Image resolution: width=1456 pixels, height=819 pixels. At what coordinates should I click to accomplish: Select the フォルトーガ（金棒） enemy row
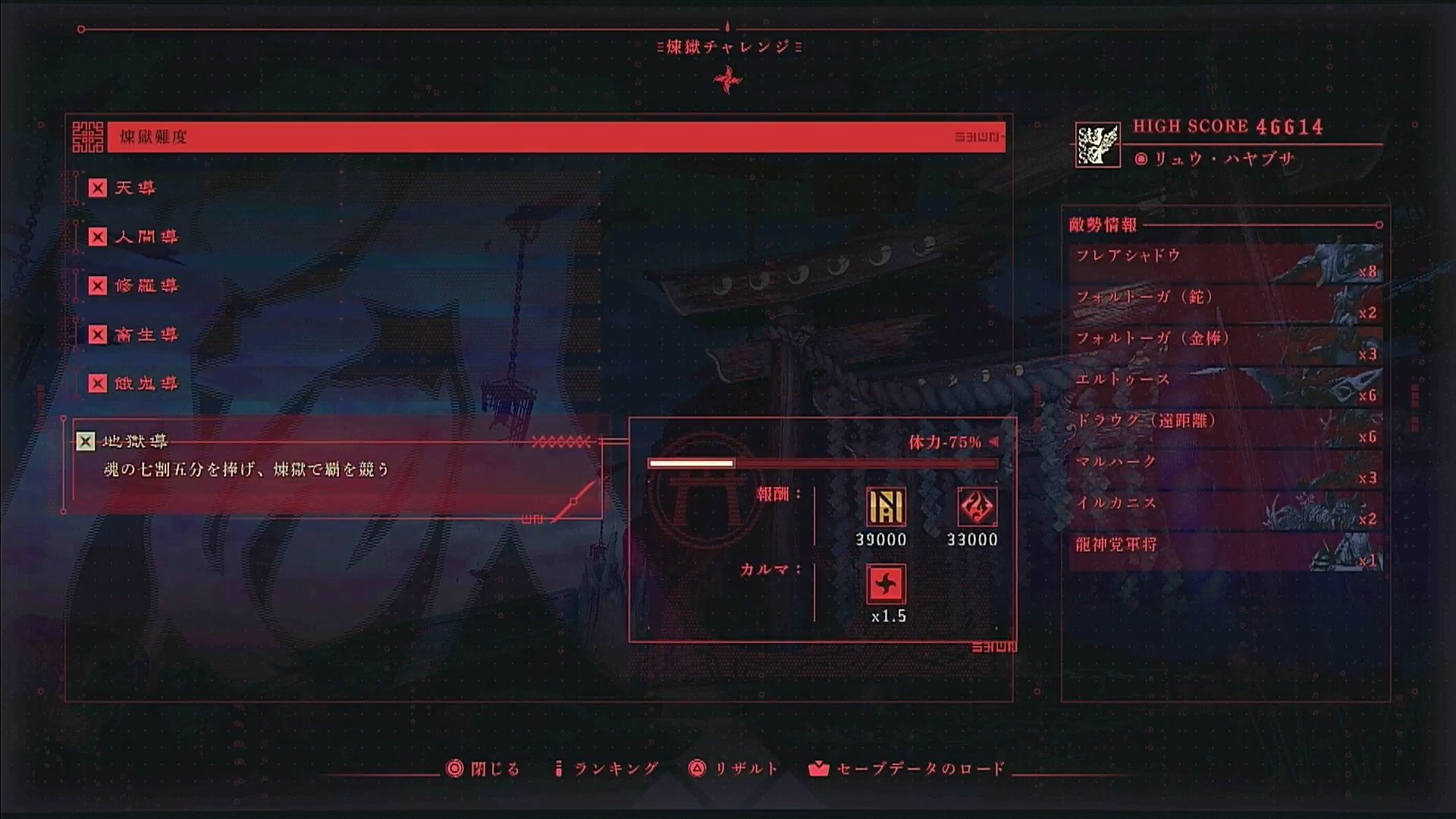[x=1225, y=345]
